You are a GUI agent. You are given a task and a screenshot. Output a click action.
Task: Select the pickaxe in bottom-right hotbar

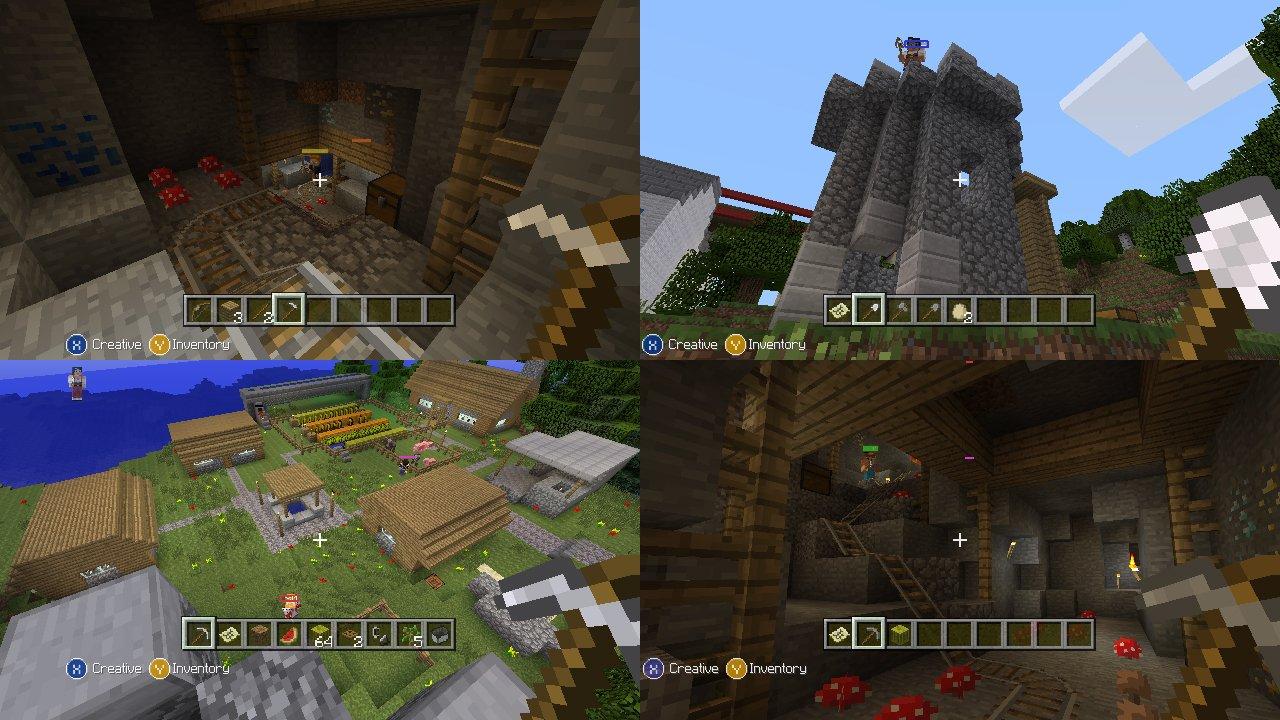[x=867, y=631]
